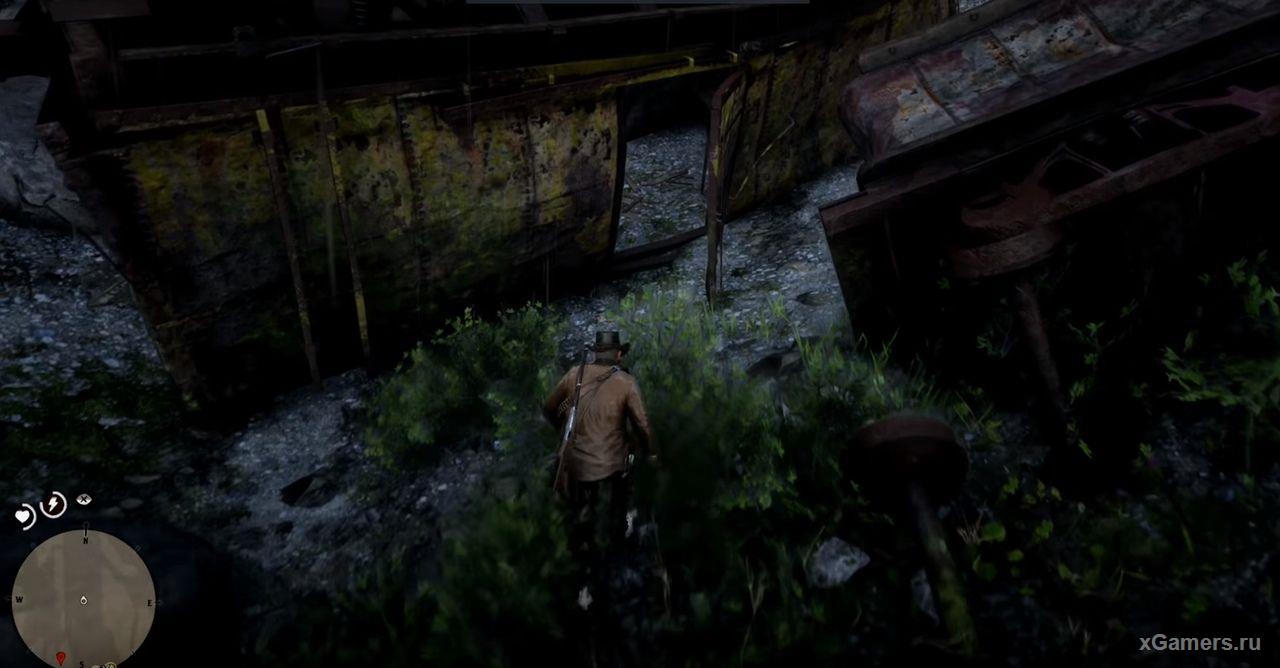Select the red waypoint marker on the minimap

pyautogui.click(x=61, y=658)
